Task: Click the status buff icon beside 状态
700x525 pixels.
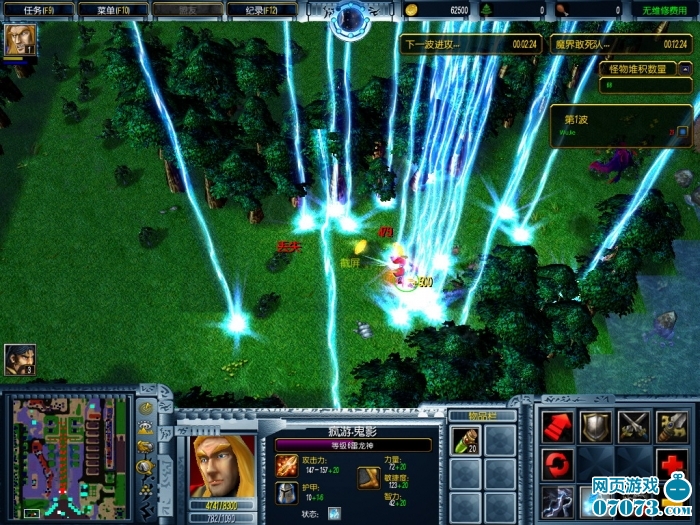Action: tap(334, 513)
